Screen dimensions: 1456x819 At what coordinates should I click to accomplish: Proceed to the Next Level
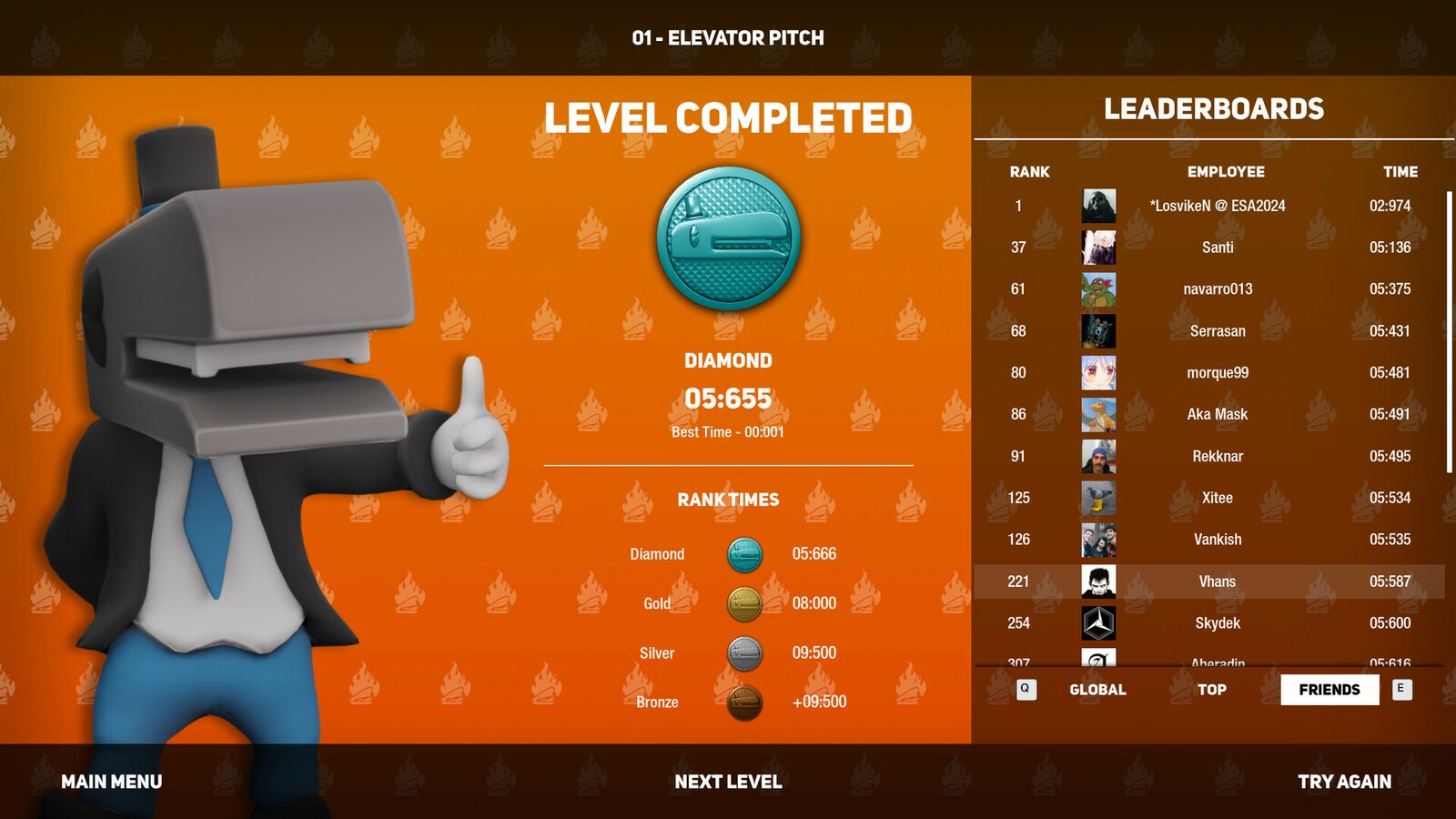coord(728,782)
